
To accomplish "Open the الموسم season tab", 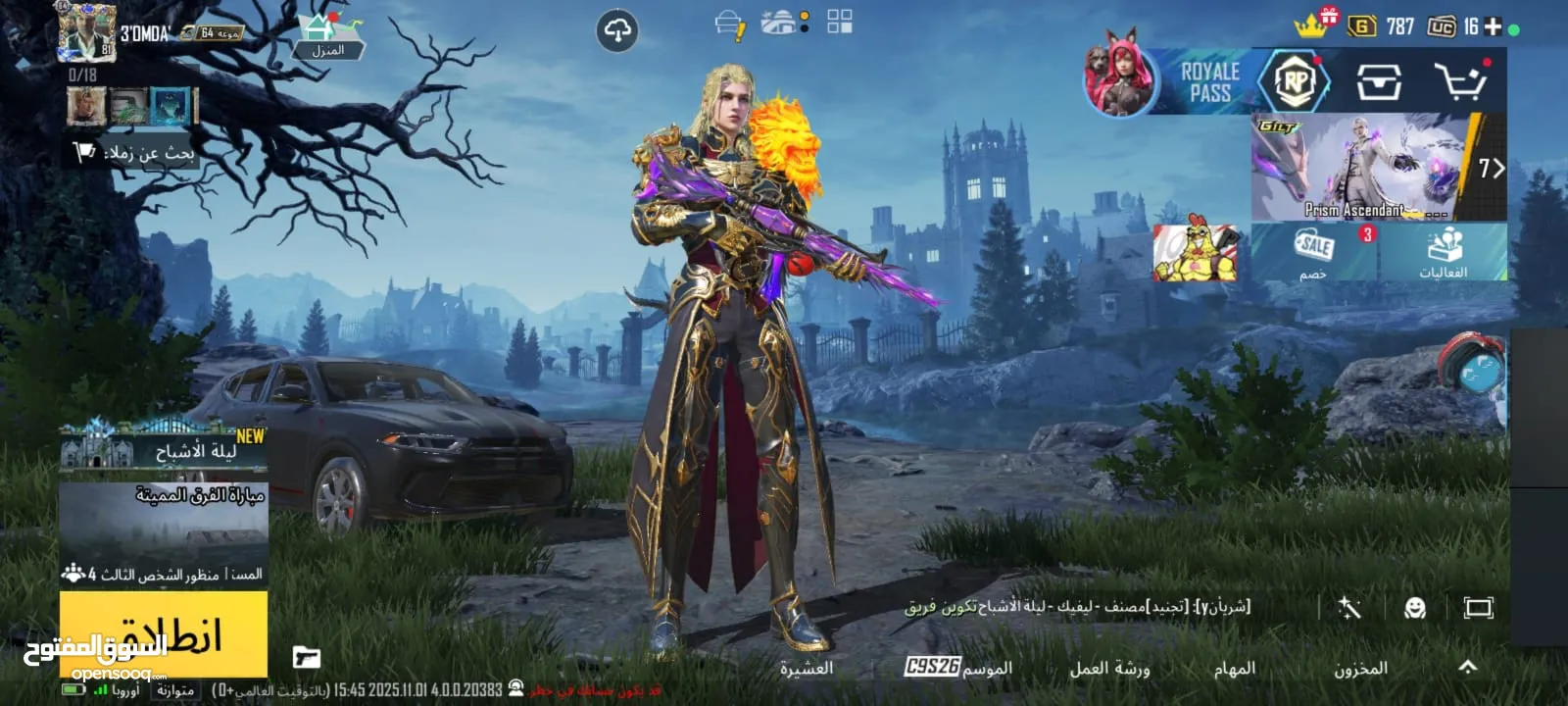I will (957, 668).
